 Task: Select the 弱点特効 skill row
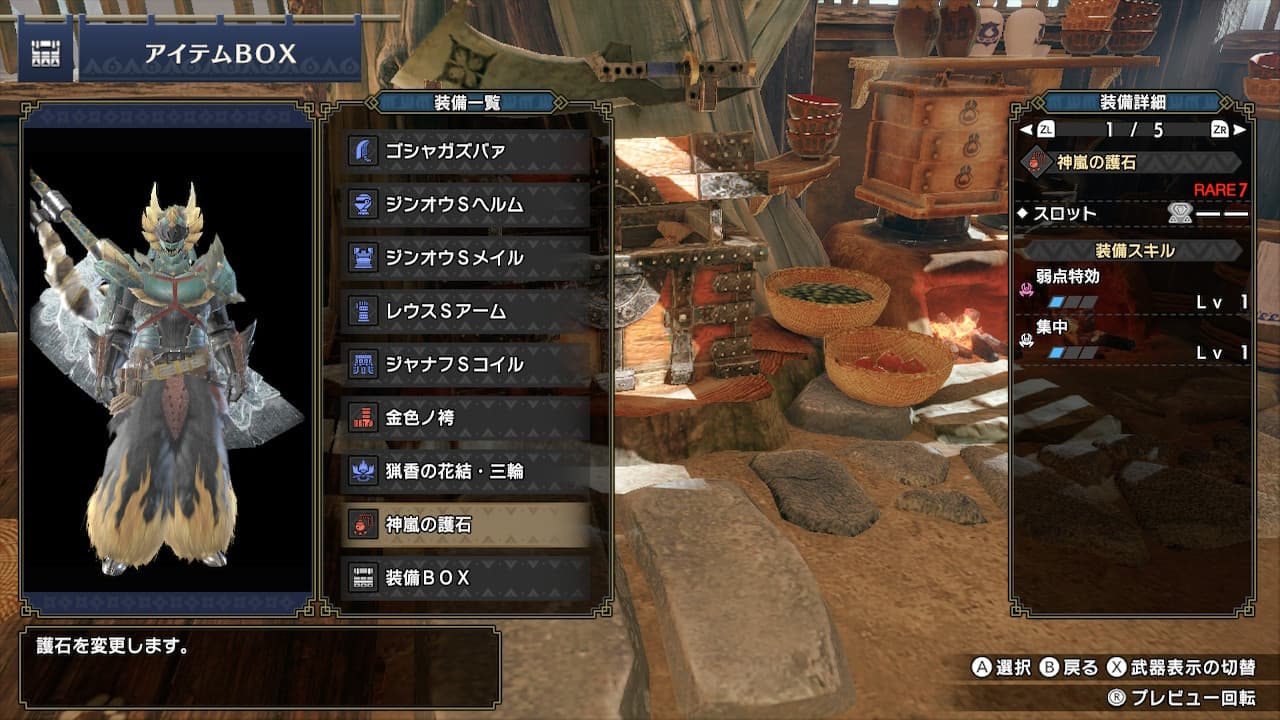coord(1133,288)
